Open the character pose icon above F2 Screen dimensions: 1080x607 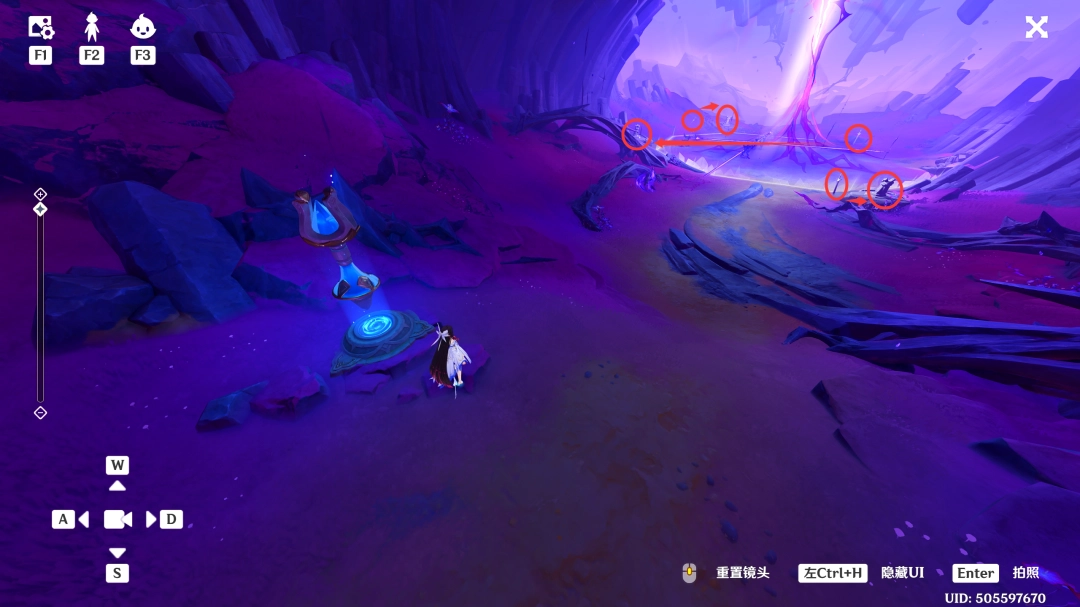click(92, 27)
